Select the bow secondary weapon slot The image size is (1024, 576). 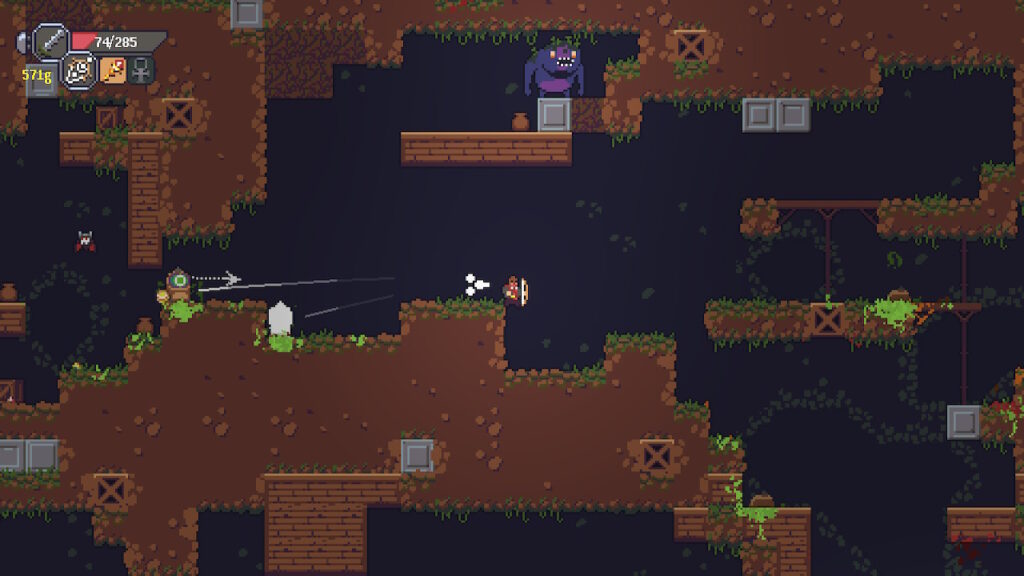click(80, 70)
